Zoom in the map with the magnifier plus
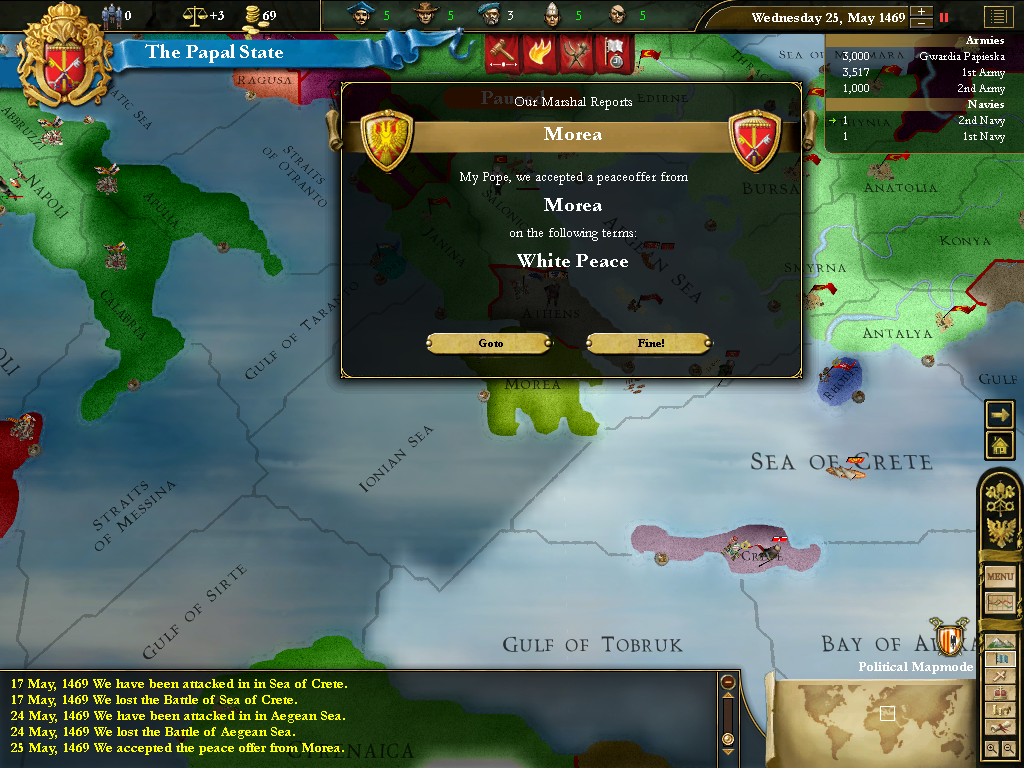The image size is (1024, 768). pos(991,747)
